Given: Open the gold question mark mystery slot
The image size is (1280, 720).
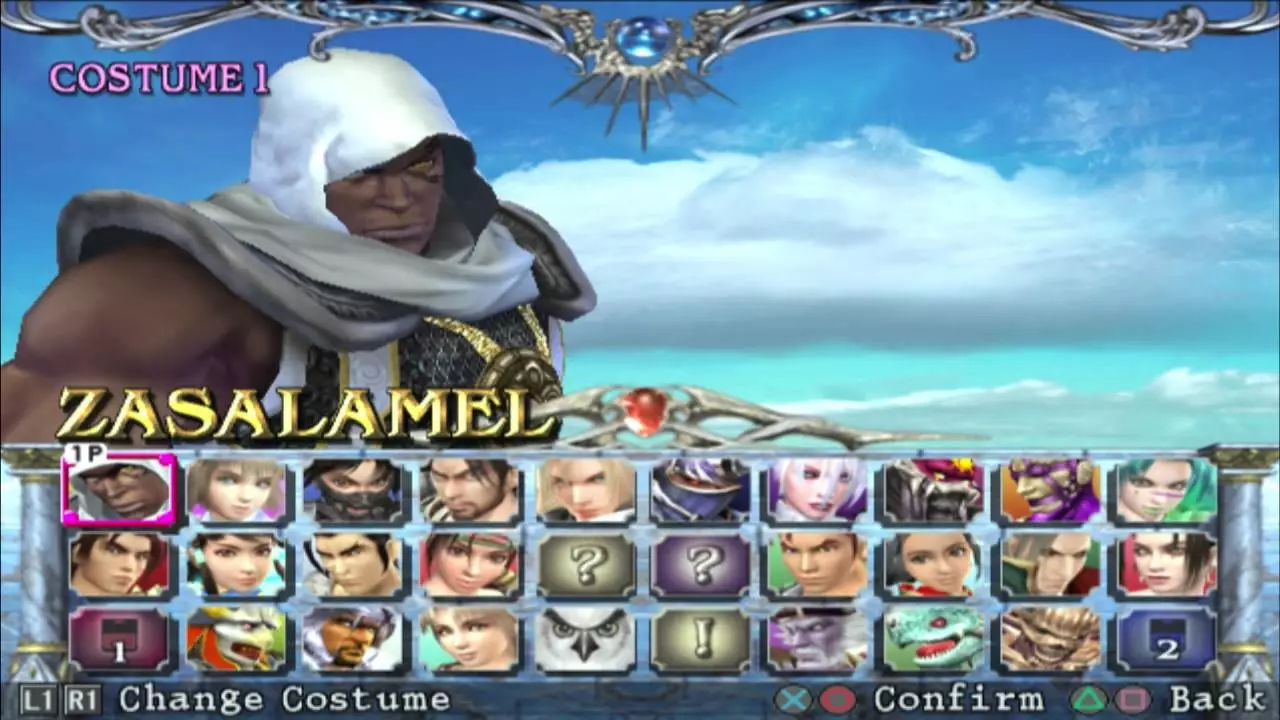Looking at the screenshot, I should click(x=584, y=565).
